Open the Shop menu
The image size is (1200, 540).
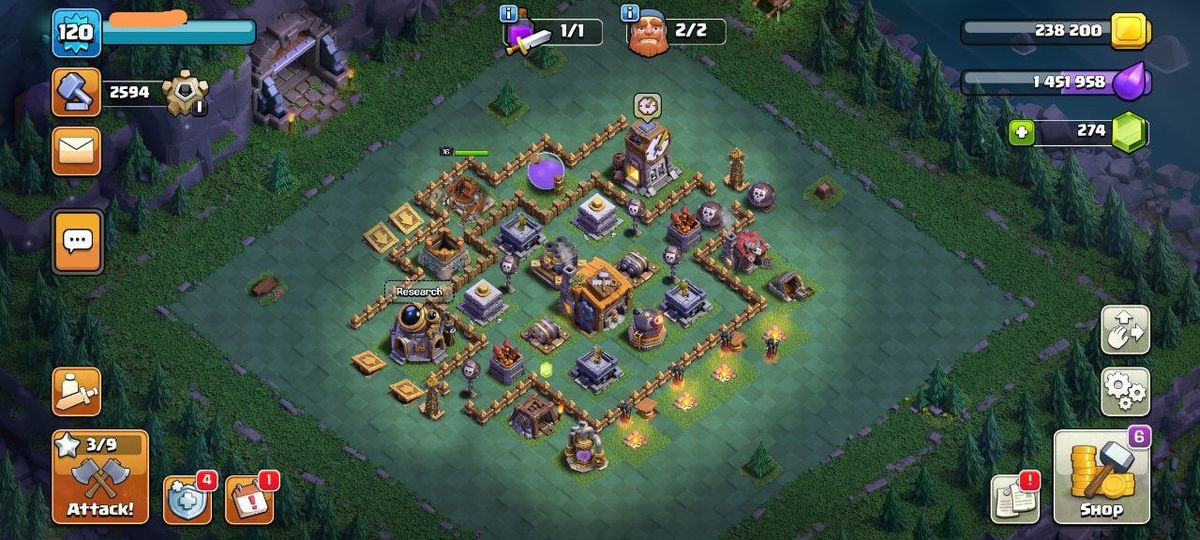[1101, 477]
